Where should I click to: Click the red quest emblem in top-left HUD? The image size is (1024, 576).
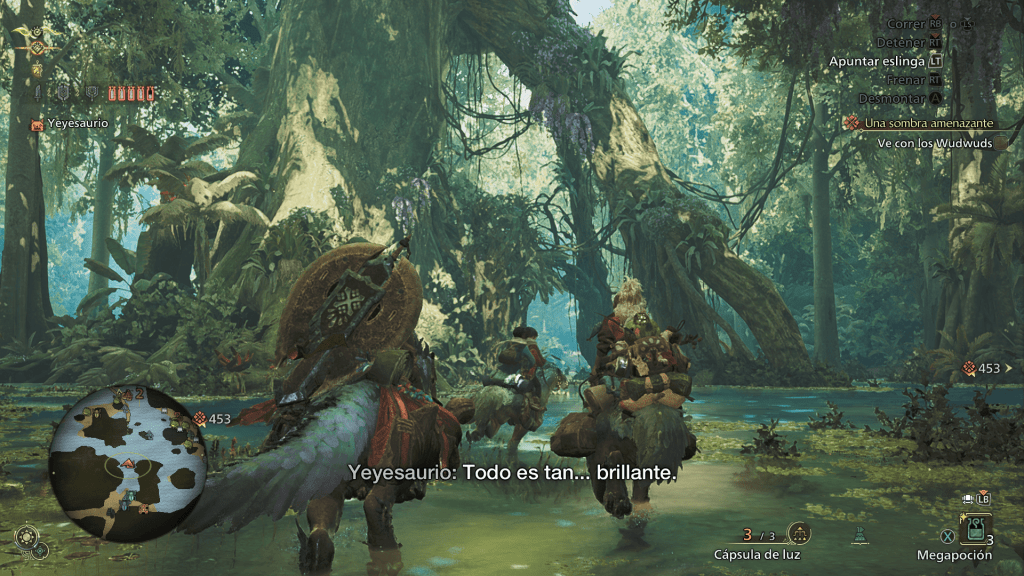pyautogui.click(x=37, y=46)
